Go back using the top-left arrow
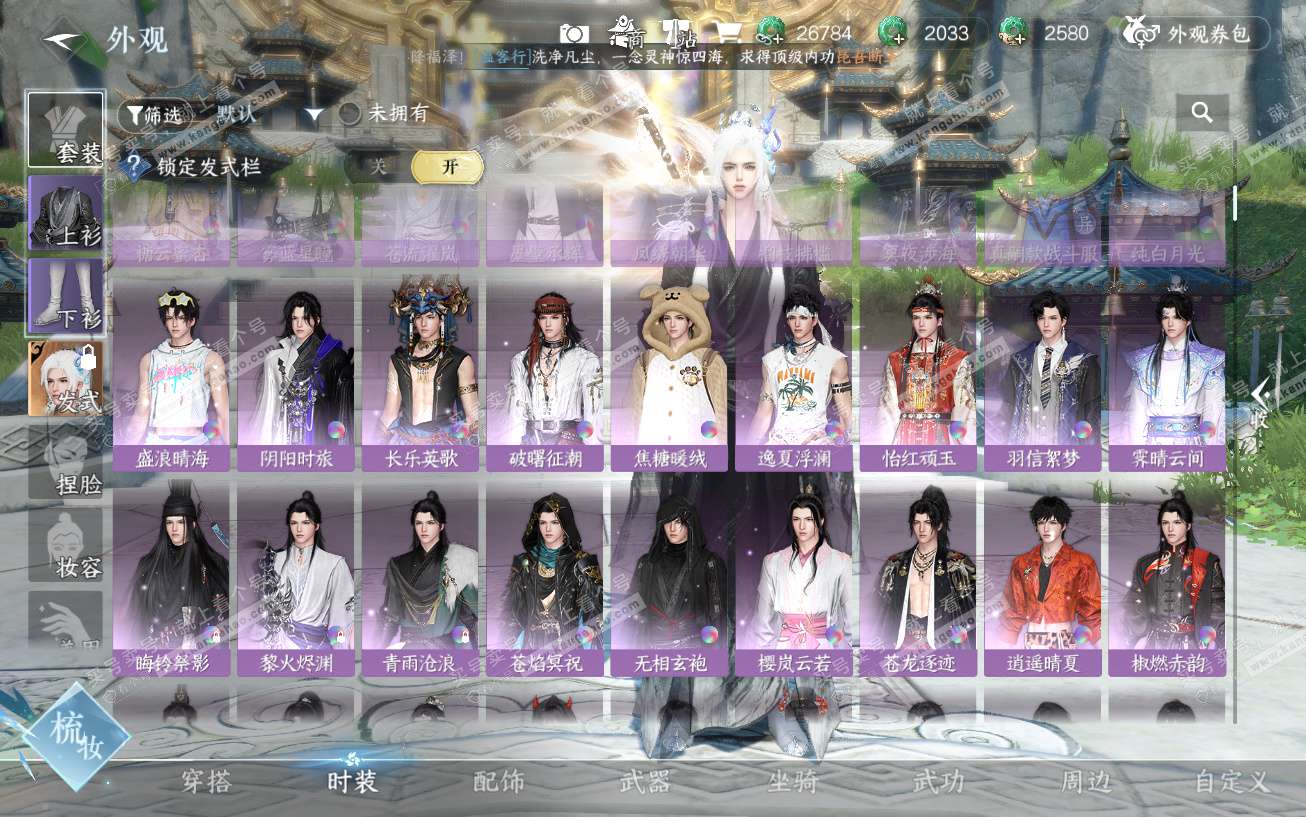The width and height of the screenshot is (1306, 817). [x=63, y=39]
